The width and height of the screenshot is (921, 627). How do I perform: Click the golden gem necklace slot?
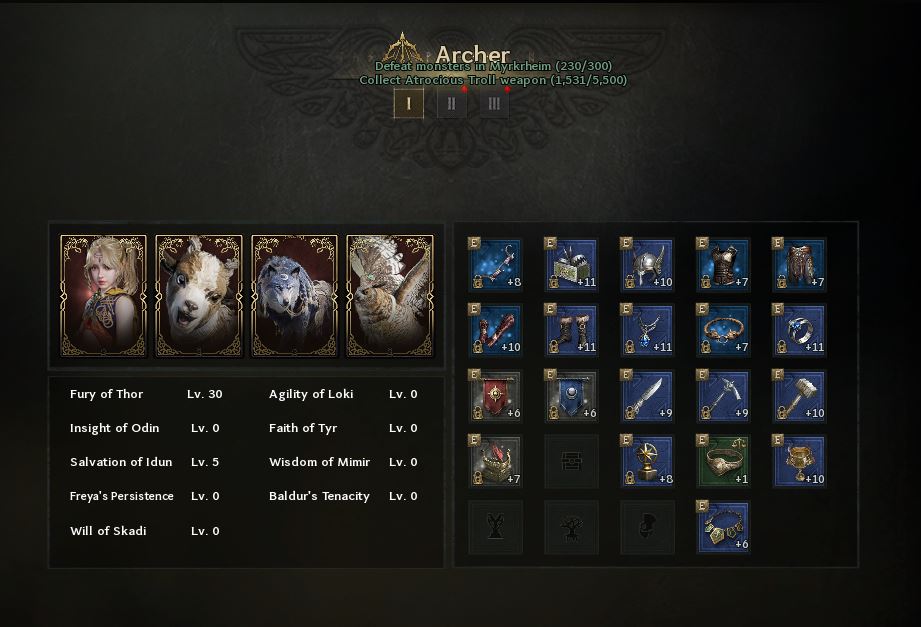tap(724, 528)
